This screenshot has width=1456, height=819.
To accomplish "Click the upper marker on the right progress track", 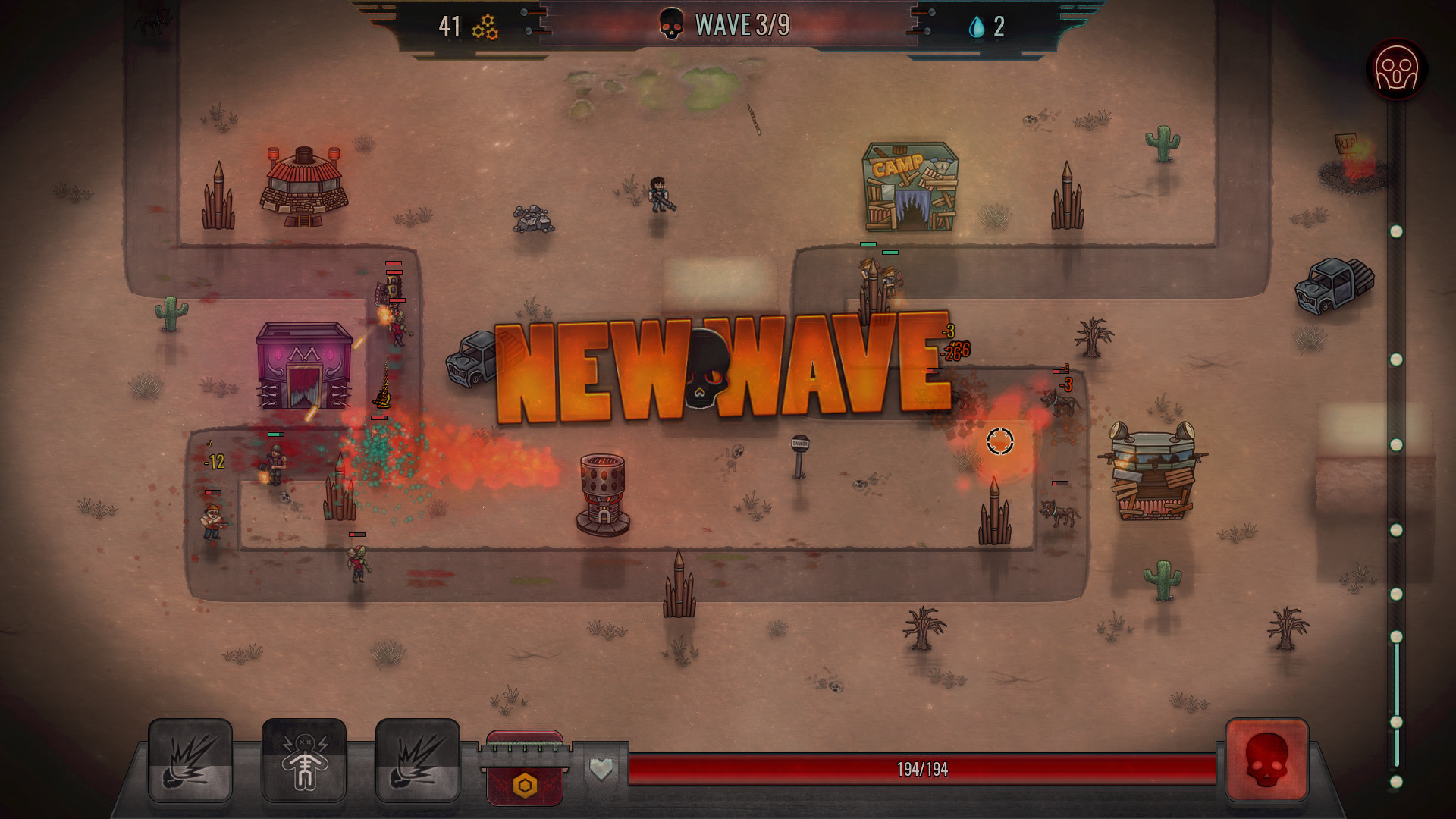I will 1396,224.
